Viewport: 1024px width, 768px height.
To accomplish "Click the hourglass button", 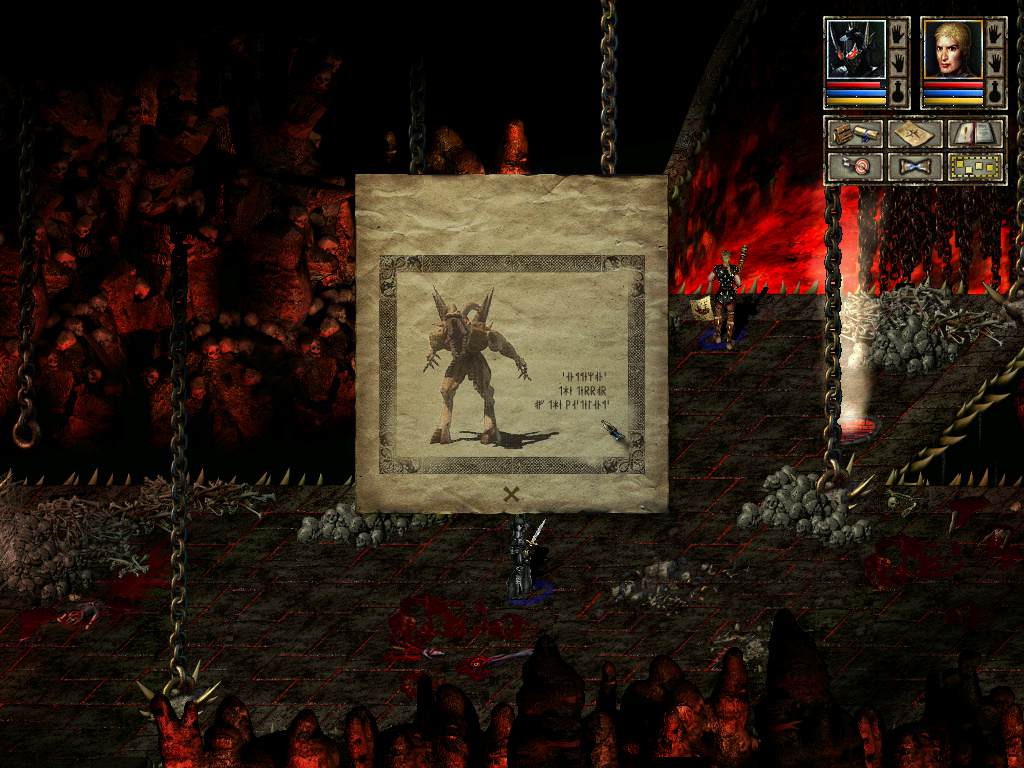I will pos(914,166).
